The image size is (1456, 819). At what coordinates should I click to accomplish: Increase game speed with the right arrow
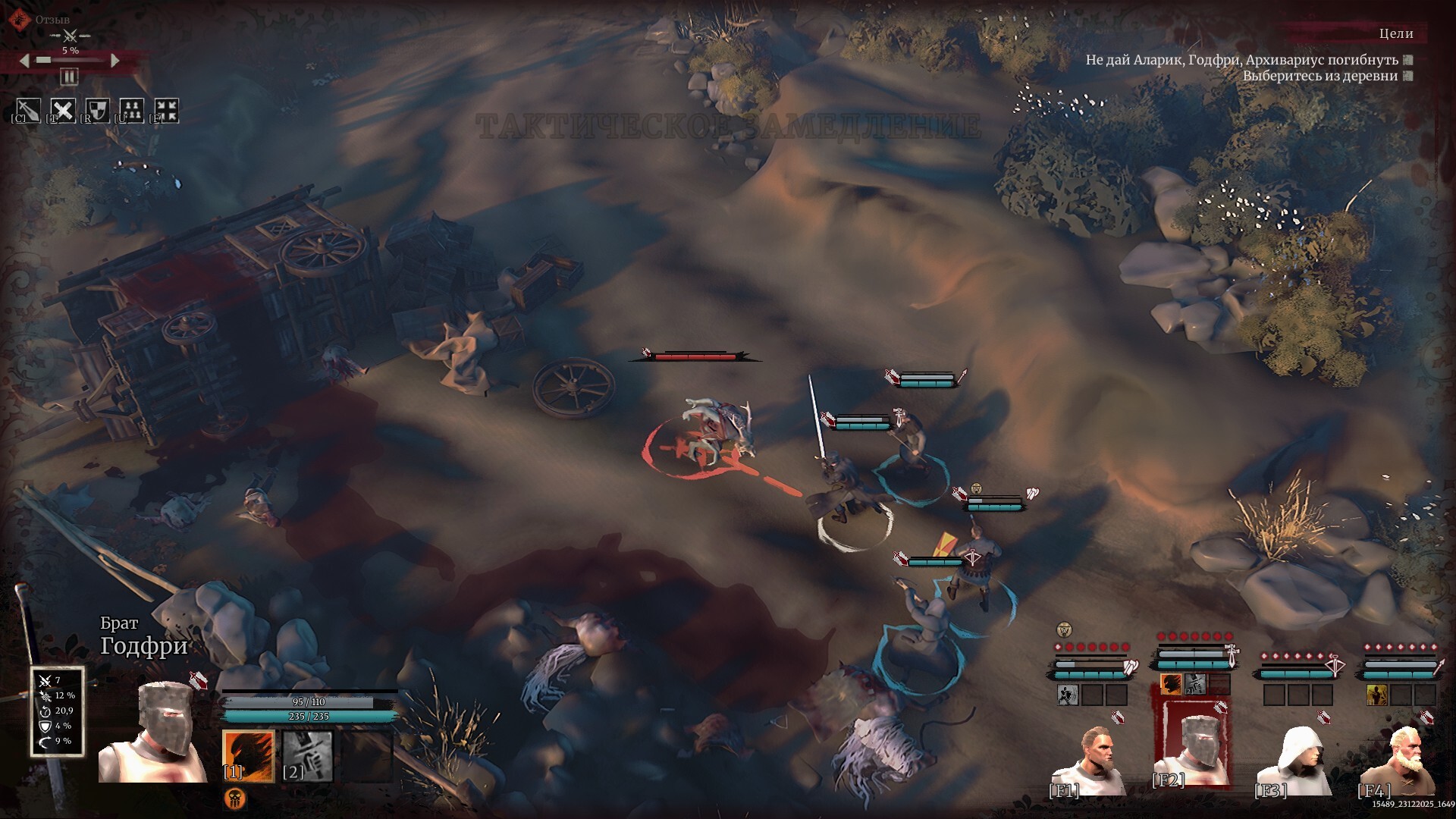pyautogui.click(x=115, y=60)
